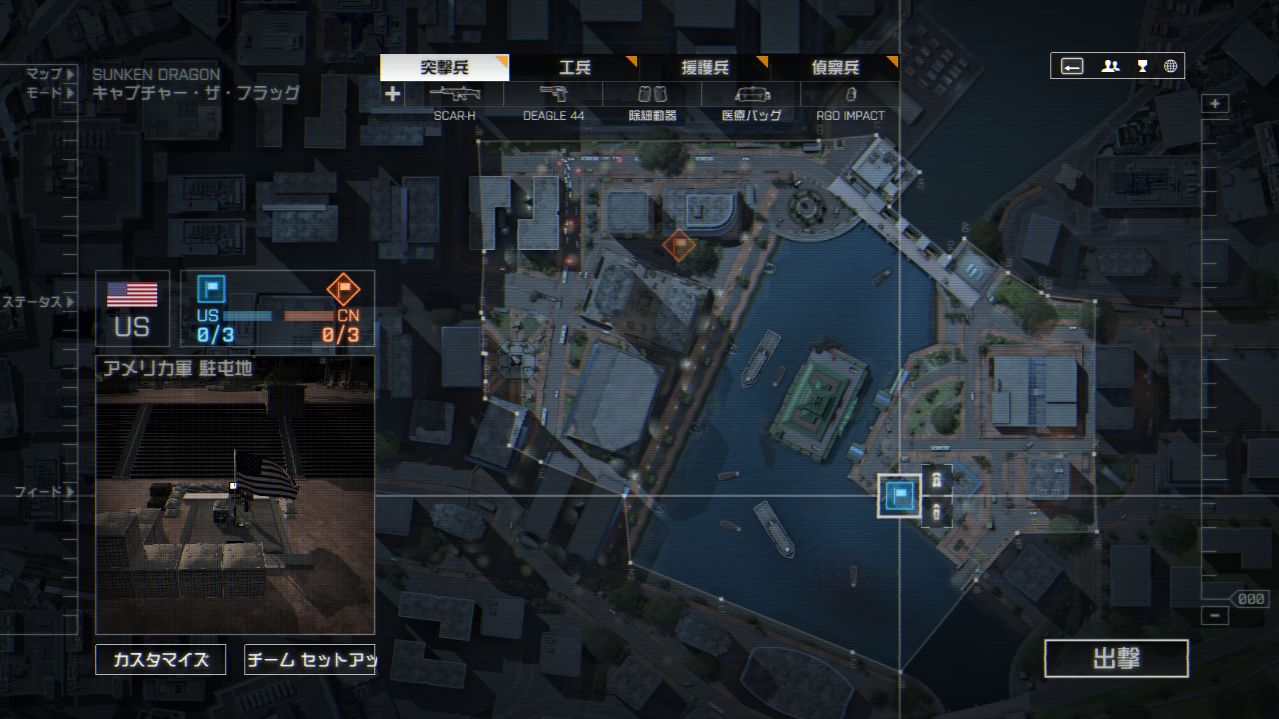Switch to the 偵察兵 recon class
Image resolution: width=1279 pixels, height=719 pixels.
pyautogui.click(x=835, y=68)
